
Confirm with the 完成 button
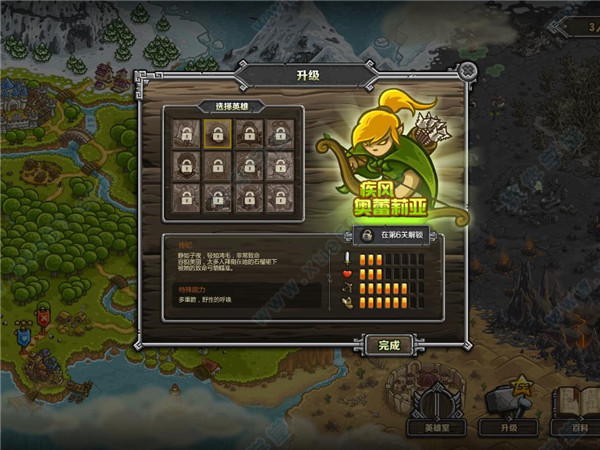pyautogui.click(x=388, y=345)
